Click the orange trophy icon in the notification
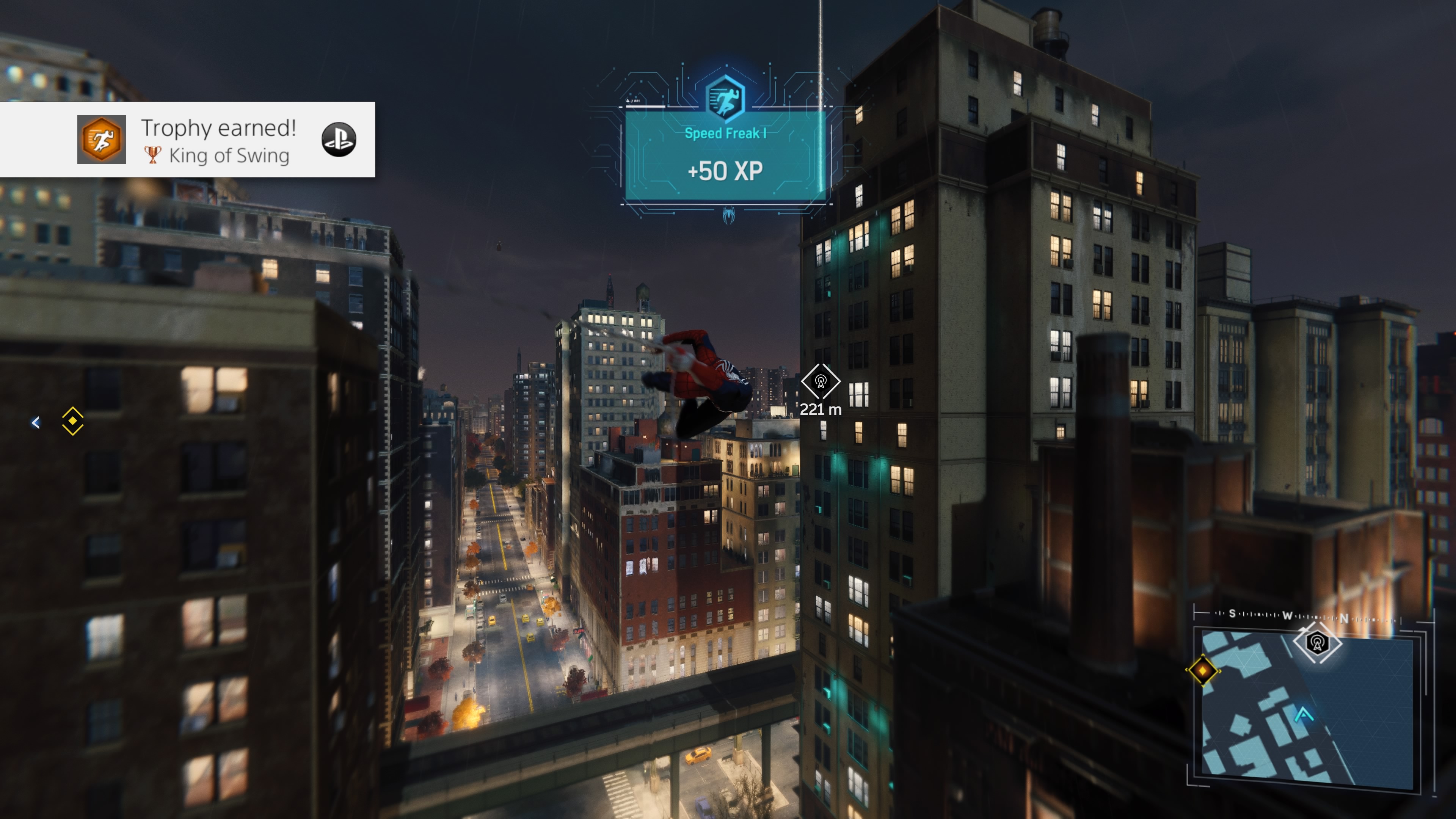 pyautogui.click(x=102, y=140)
